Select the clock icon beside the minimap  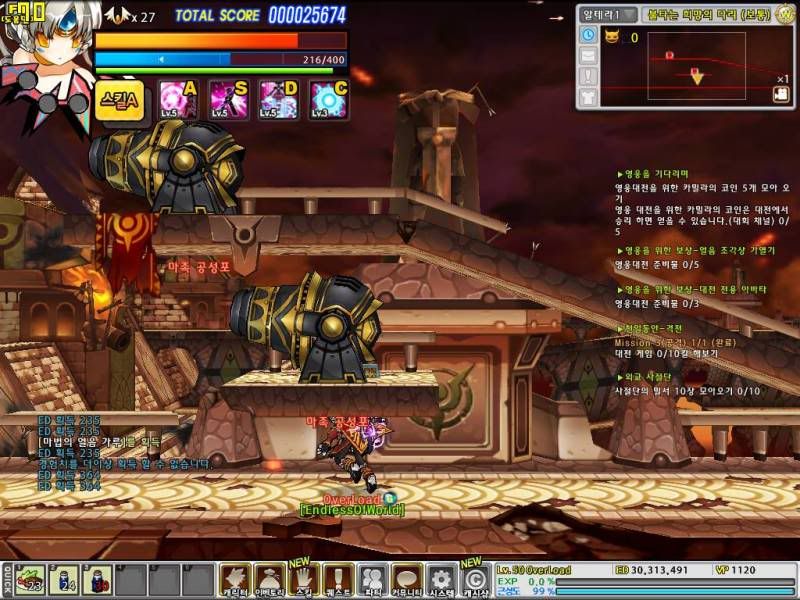[x=588, y=36]
